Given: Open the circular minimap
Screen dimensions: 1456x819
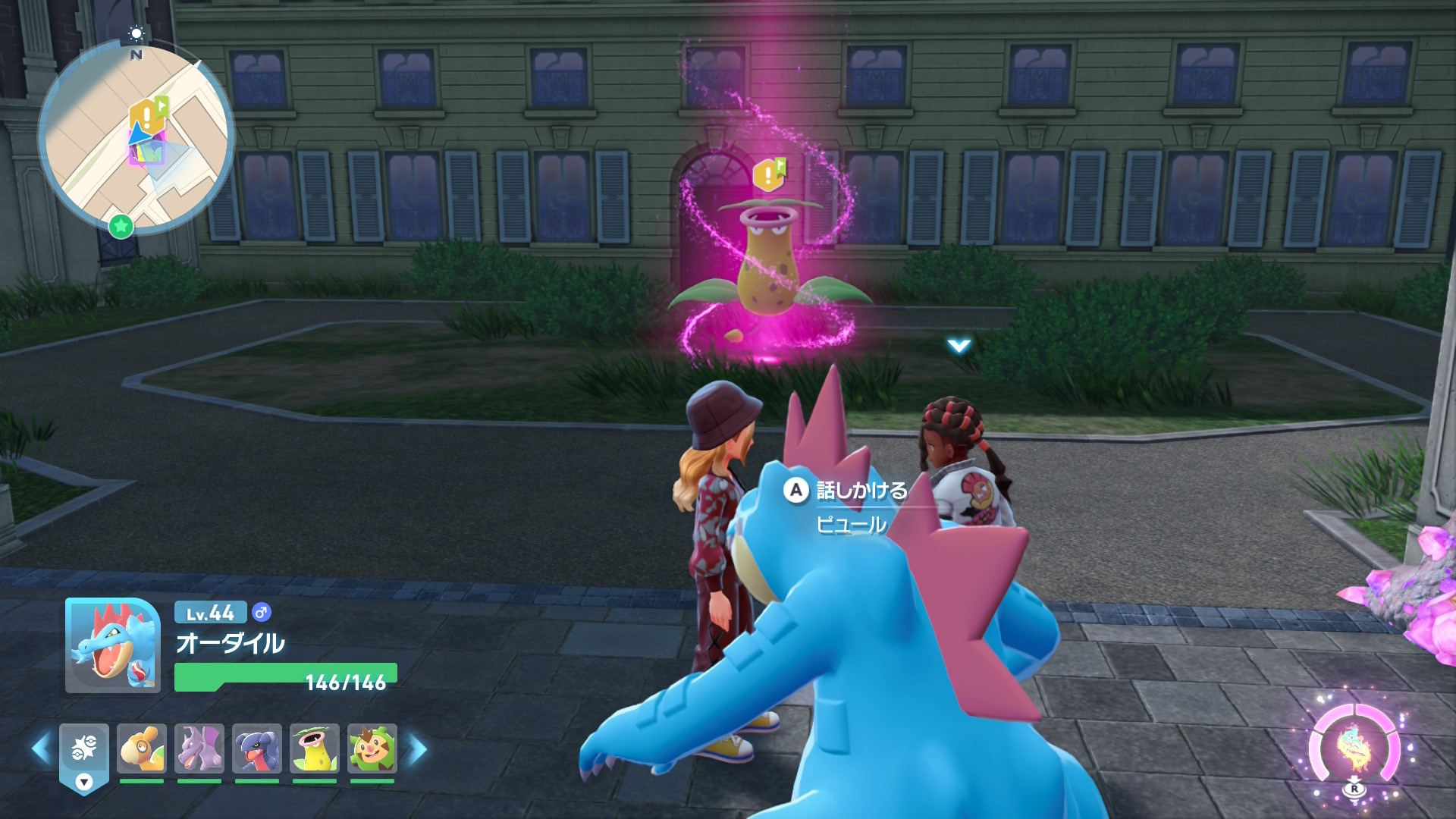Looking at the screenshot, I should (136, 138).
